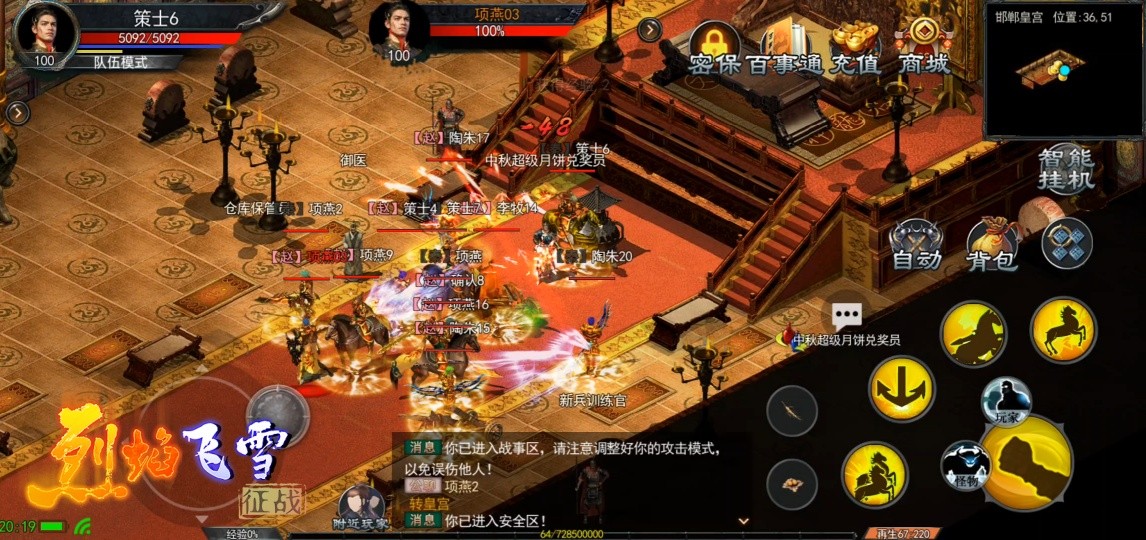Toggle 智能挂机 smart auto-farming

pyautogui.click(x=1065, y=169)
